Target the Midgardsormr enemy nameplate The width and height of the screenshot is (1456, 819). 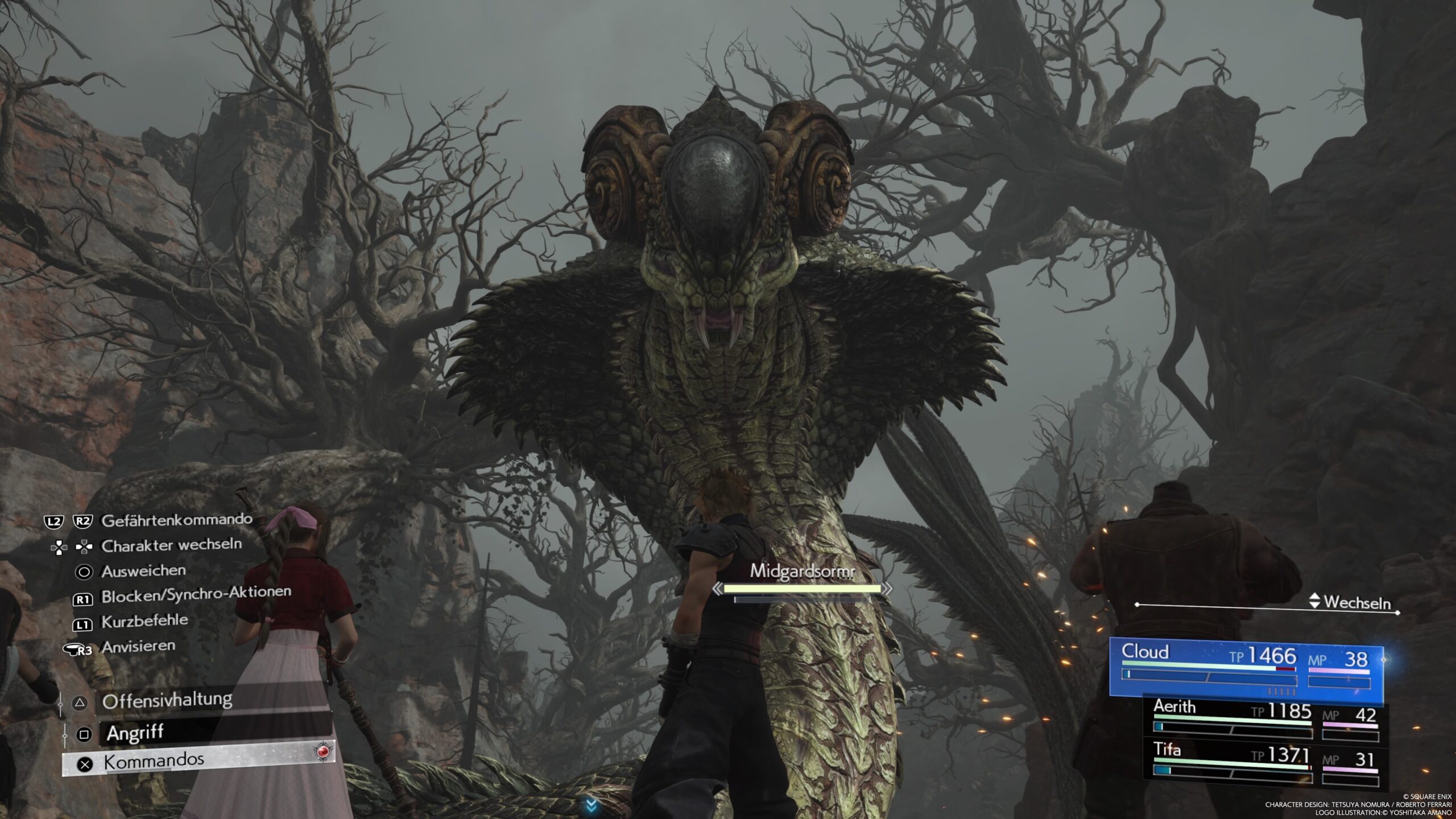point(802,571)
